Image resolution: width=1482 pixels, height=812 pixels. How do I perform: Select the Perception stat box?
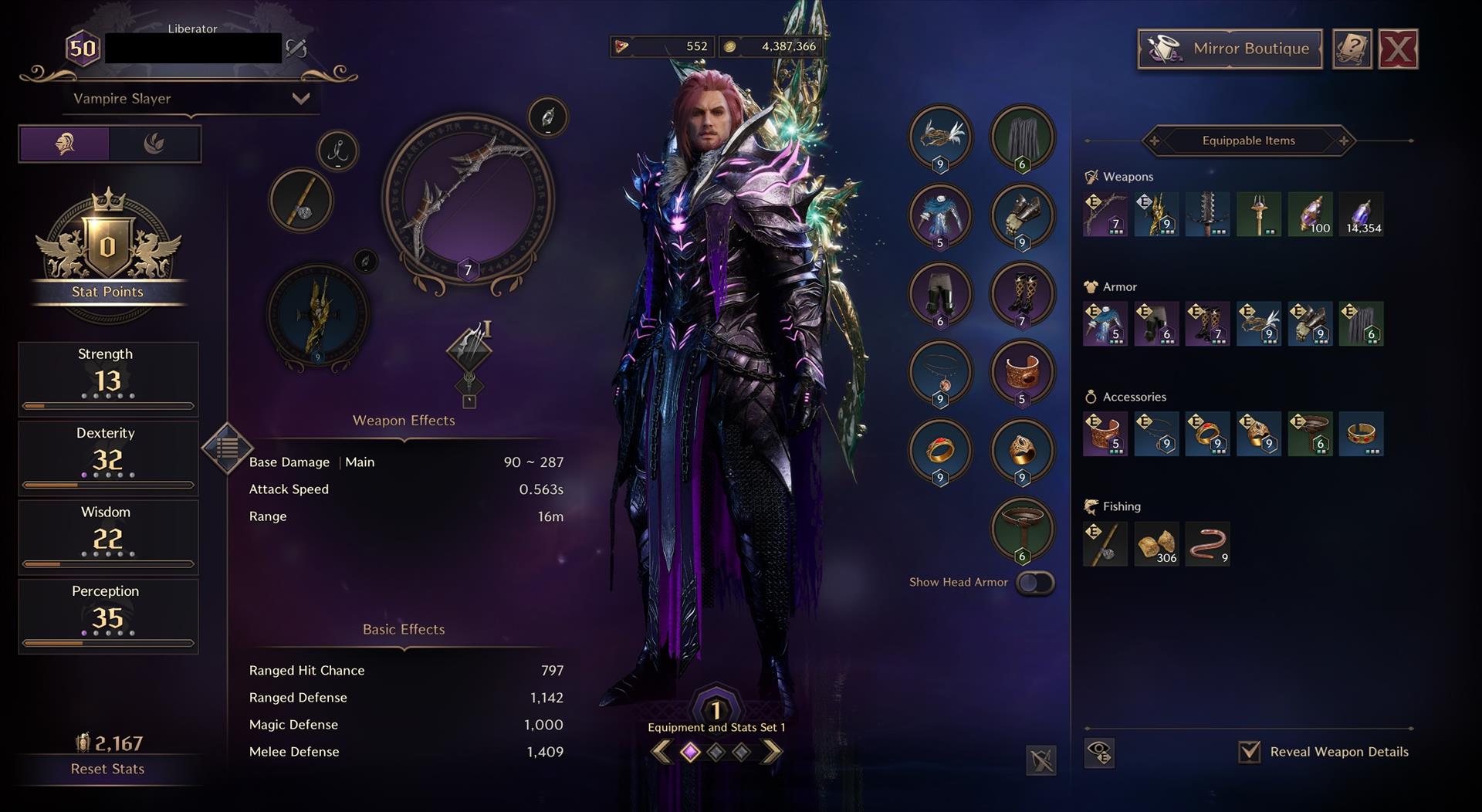point(108,615)
